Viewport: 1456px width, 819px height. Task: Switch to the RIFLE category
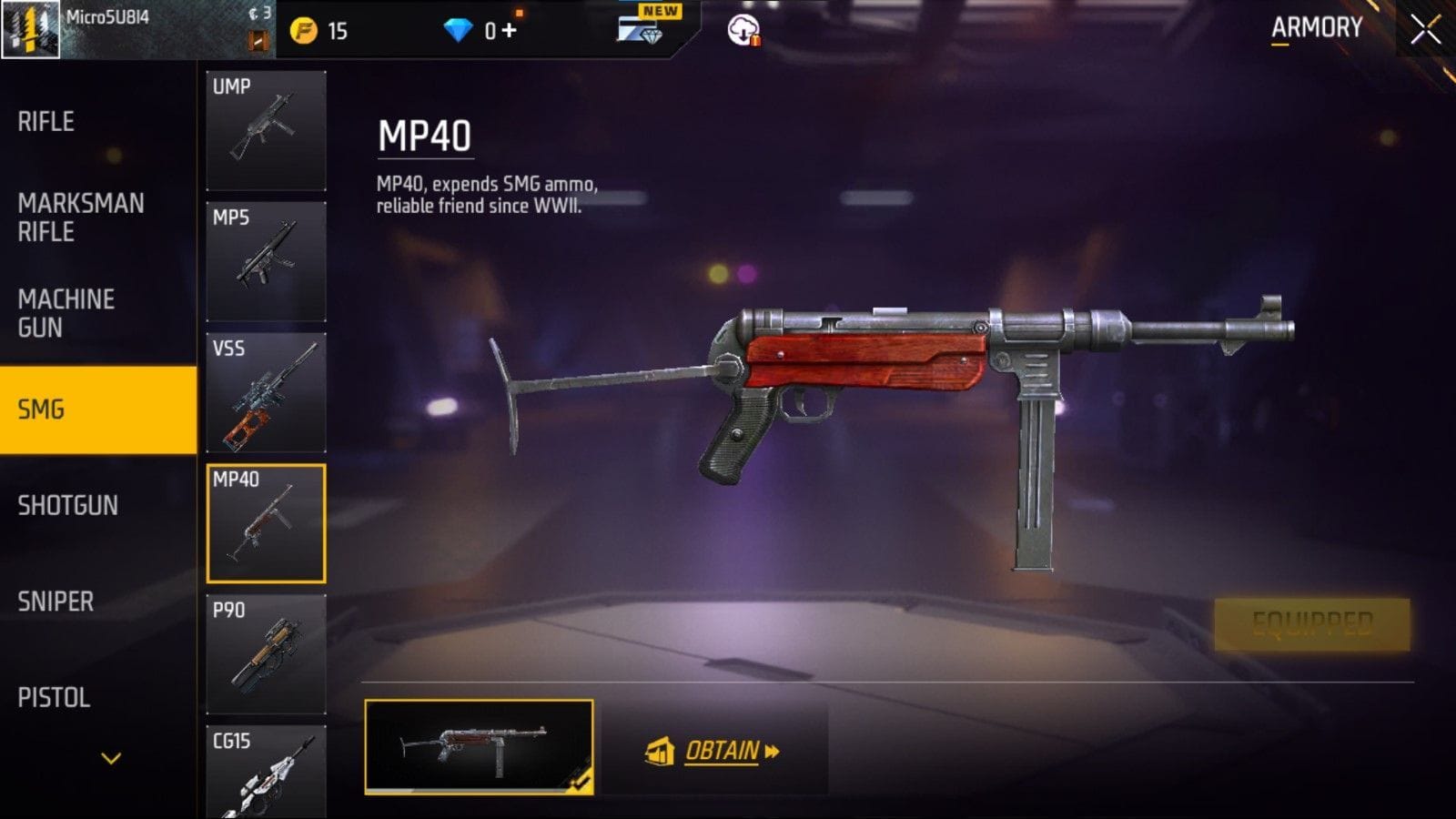pyautogui.click(x=45, y=121)
